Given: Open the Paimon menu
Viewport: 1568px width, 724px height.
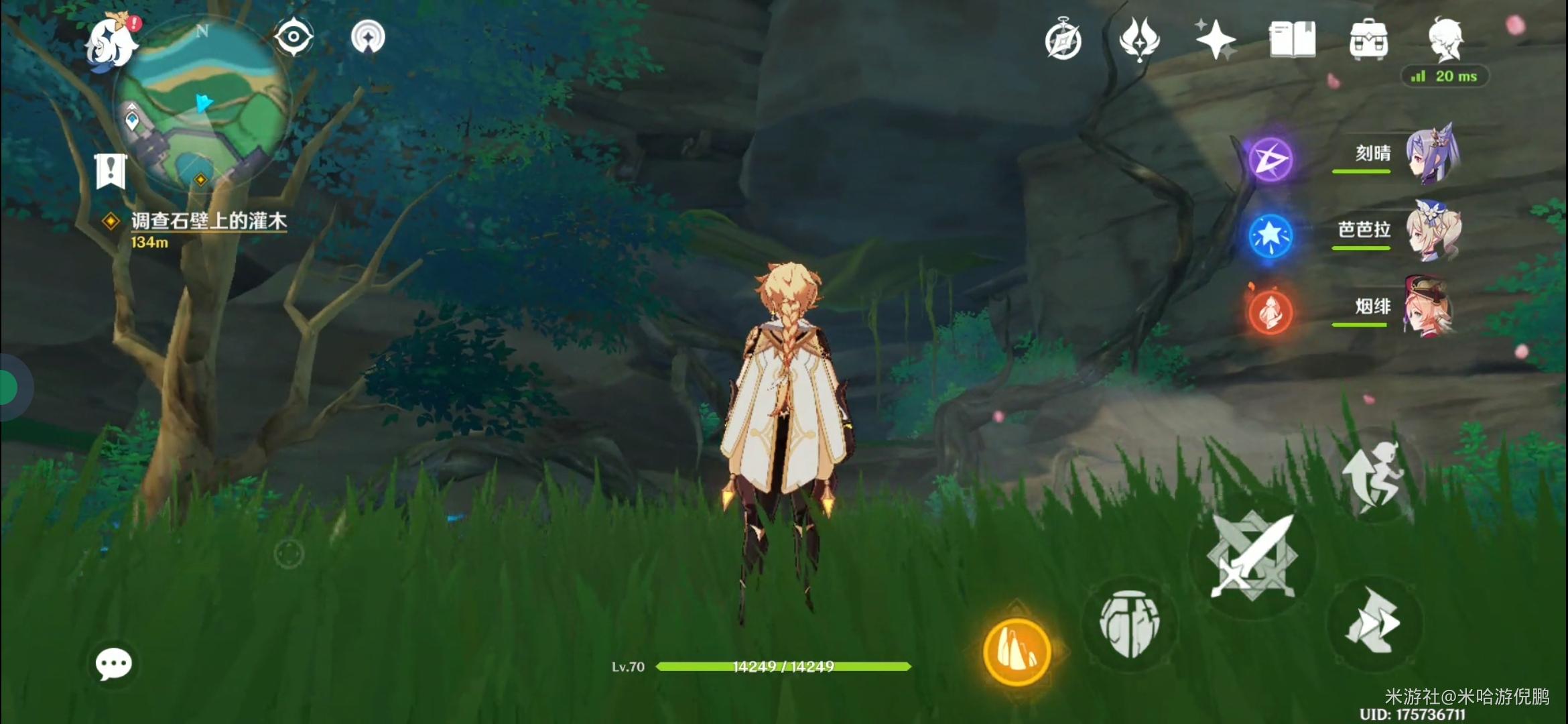Looking at the screenshot, I should pos(111,42).
